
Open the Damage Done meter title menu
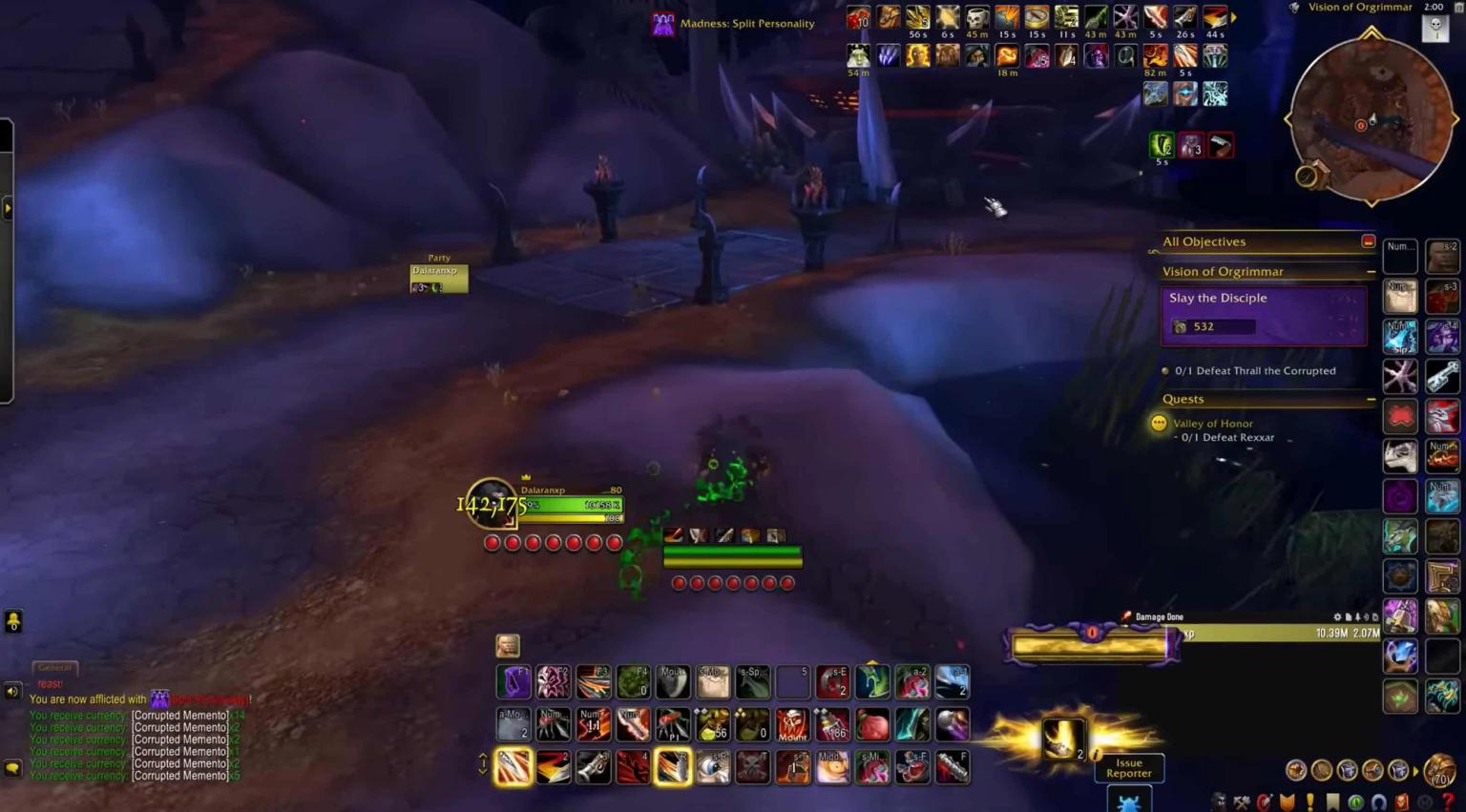(1159, 616)
